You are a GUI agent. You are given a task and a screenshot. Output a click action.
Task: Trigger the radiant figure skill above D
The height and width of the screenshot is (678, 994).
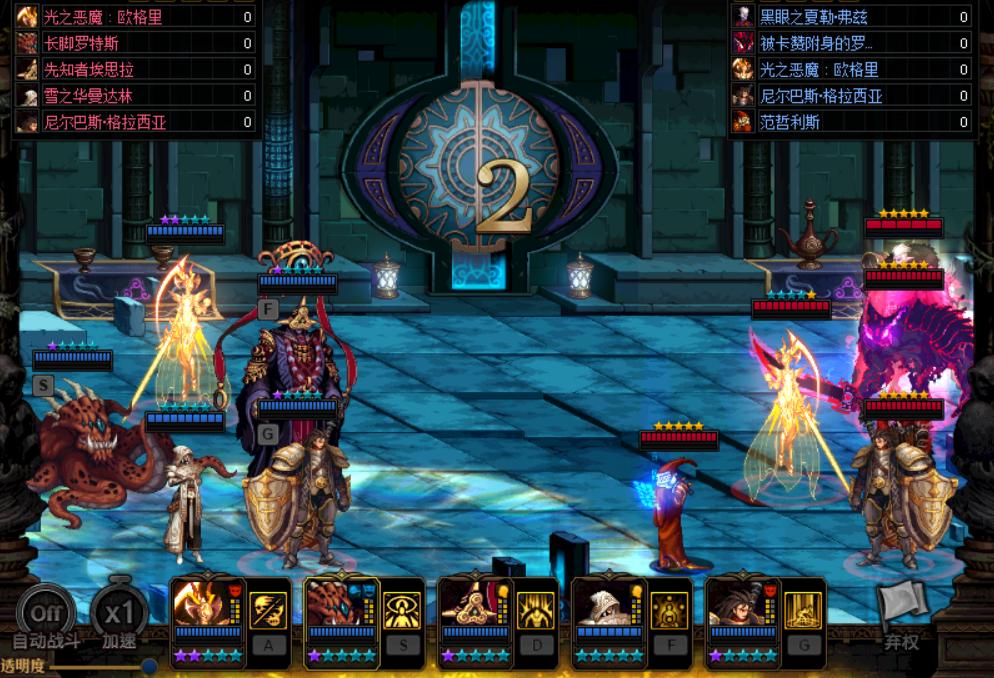(537, 610)
